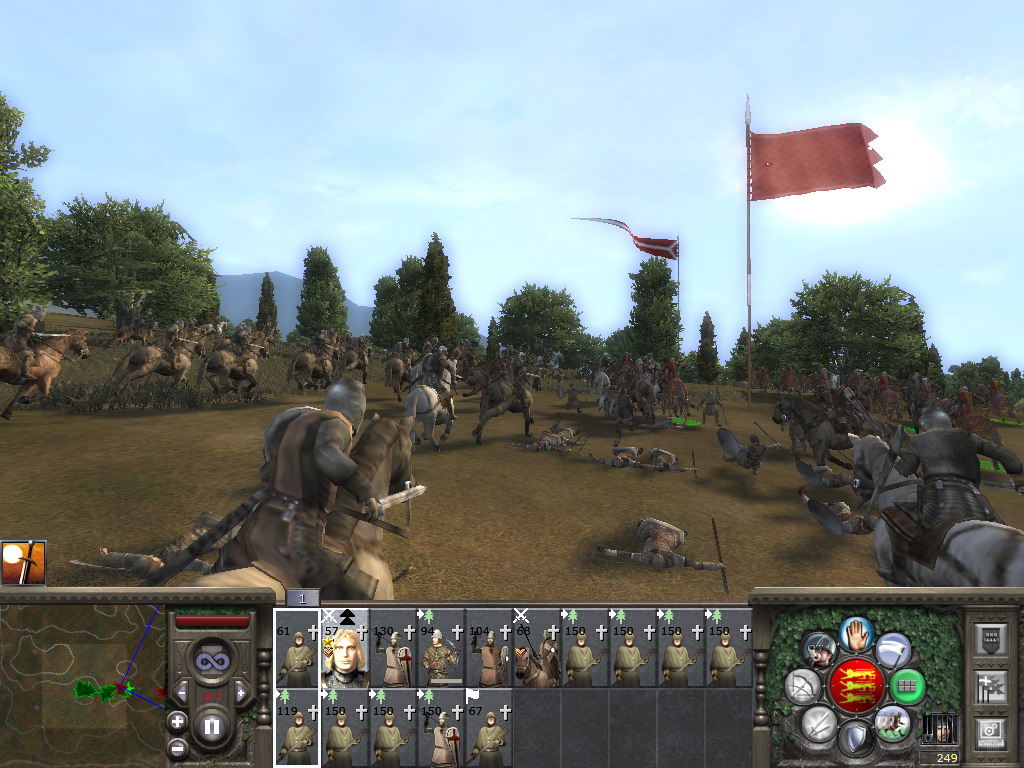Pause the battle

click(x=212, y=726)
